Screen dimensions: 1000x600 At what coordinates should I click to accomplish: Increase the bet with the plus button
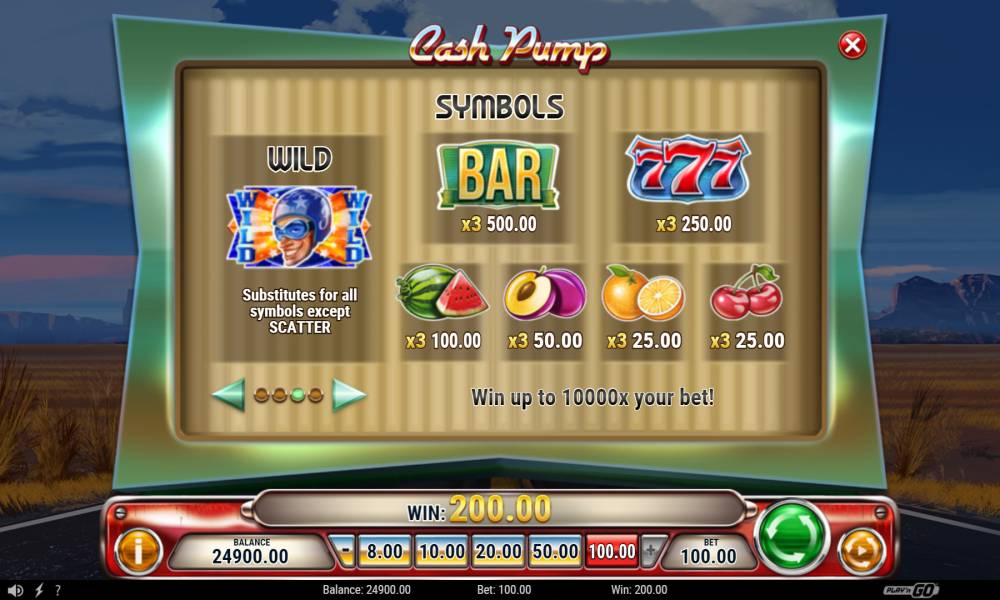pyautogui.click(x=652, y=550)
